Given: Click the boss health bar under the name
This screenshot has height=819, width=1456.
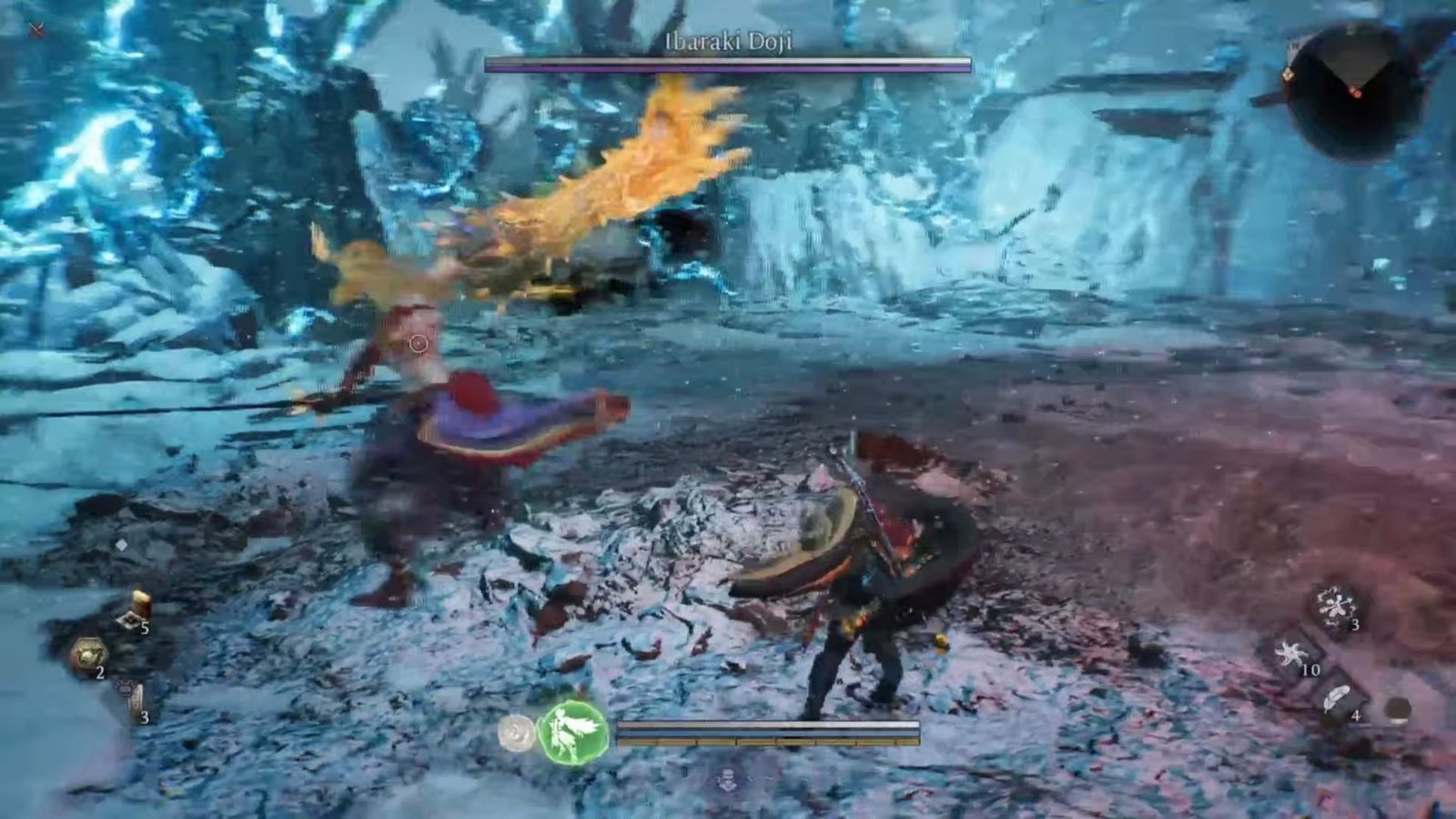Looking at the screenshot, I should click(x=728, y=65).
